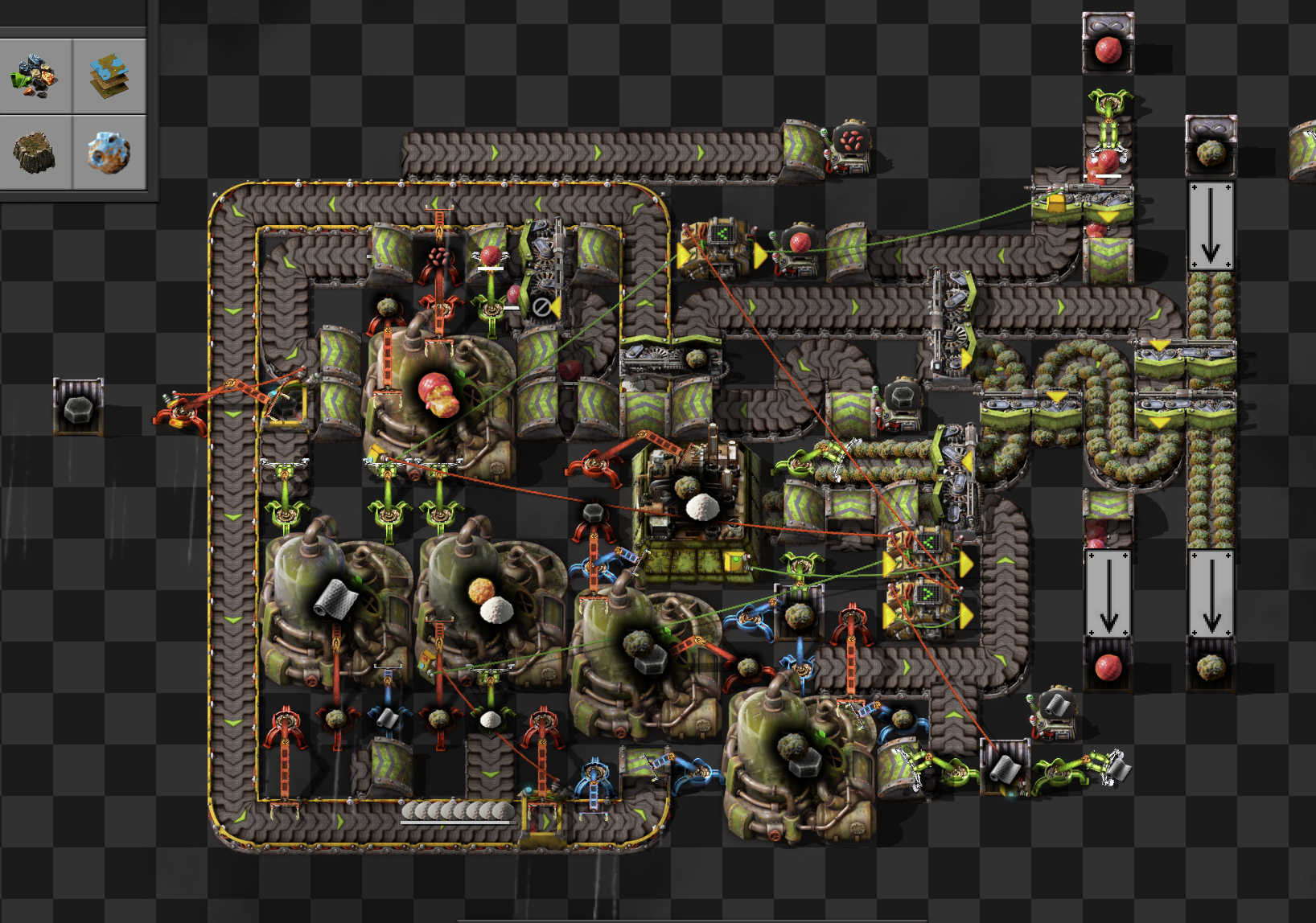The width and height of the screenshot is (1316, 923).
Task: Select the blue asteroid editor button
Action: 109,152
